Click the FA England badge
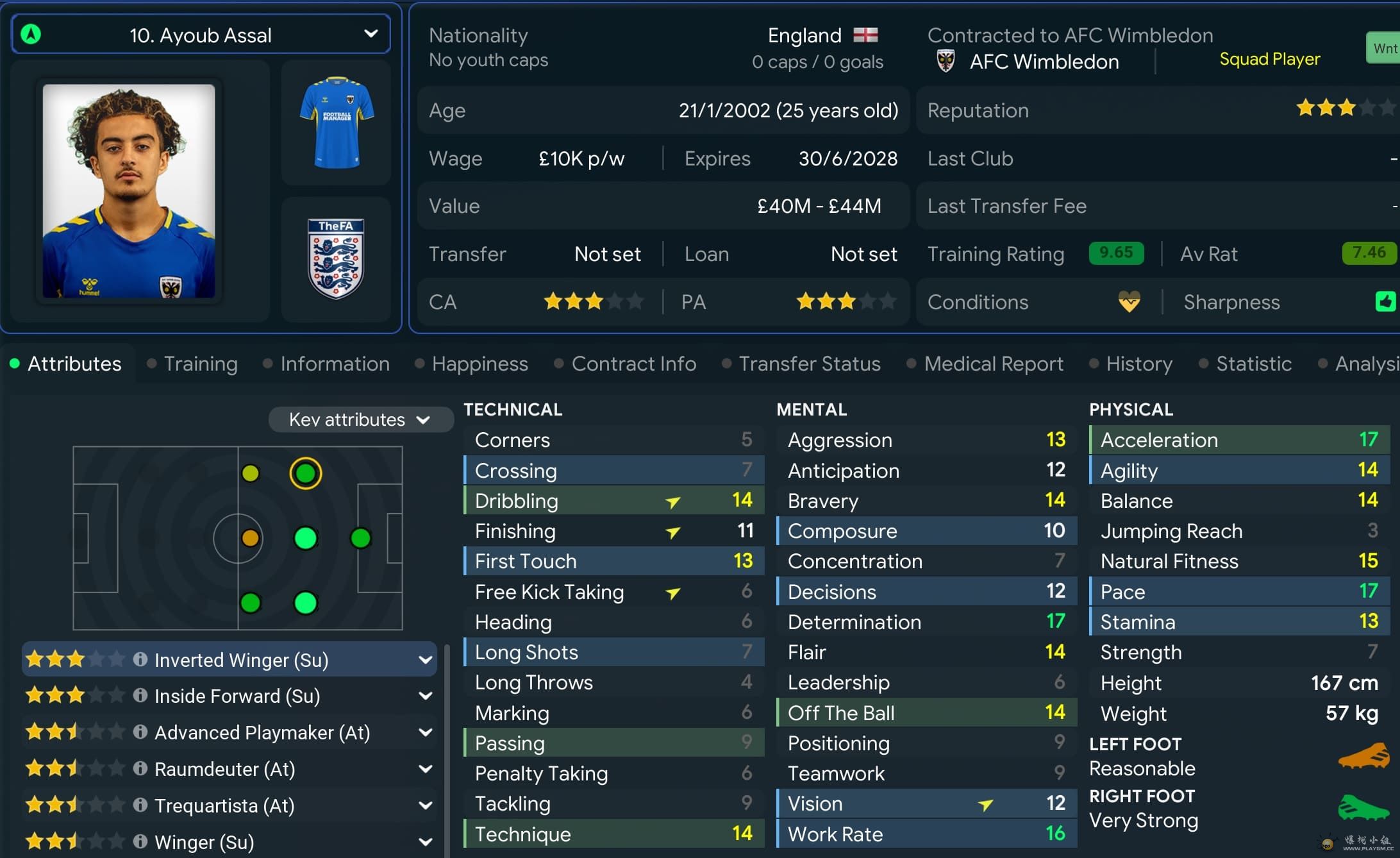This screenshot has height=858, width=1400. pos(336,259)
